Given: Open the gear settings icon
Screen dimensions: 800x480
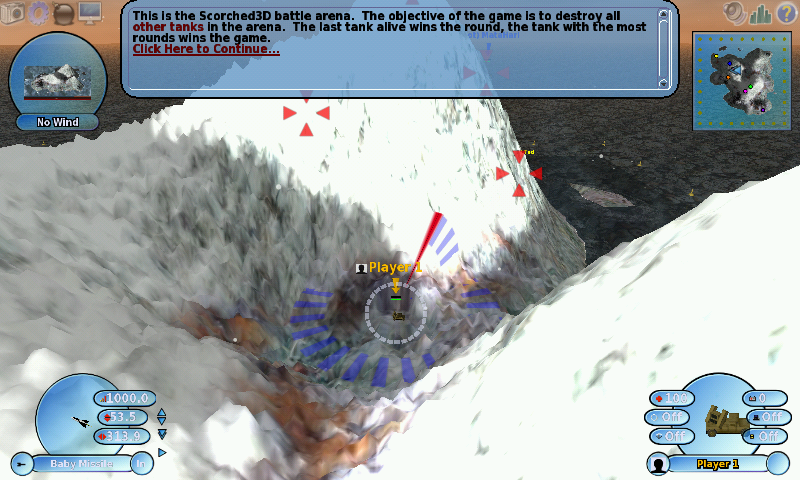Looking at the screenshot, I should pyautogui.click(x=38, y=12).
